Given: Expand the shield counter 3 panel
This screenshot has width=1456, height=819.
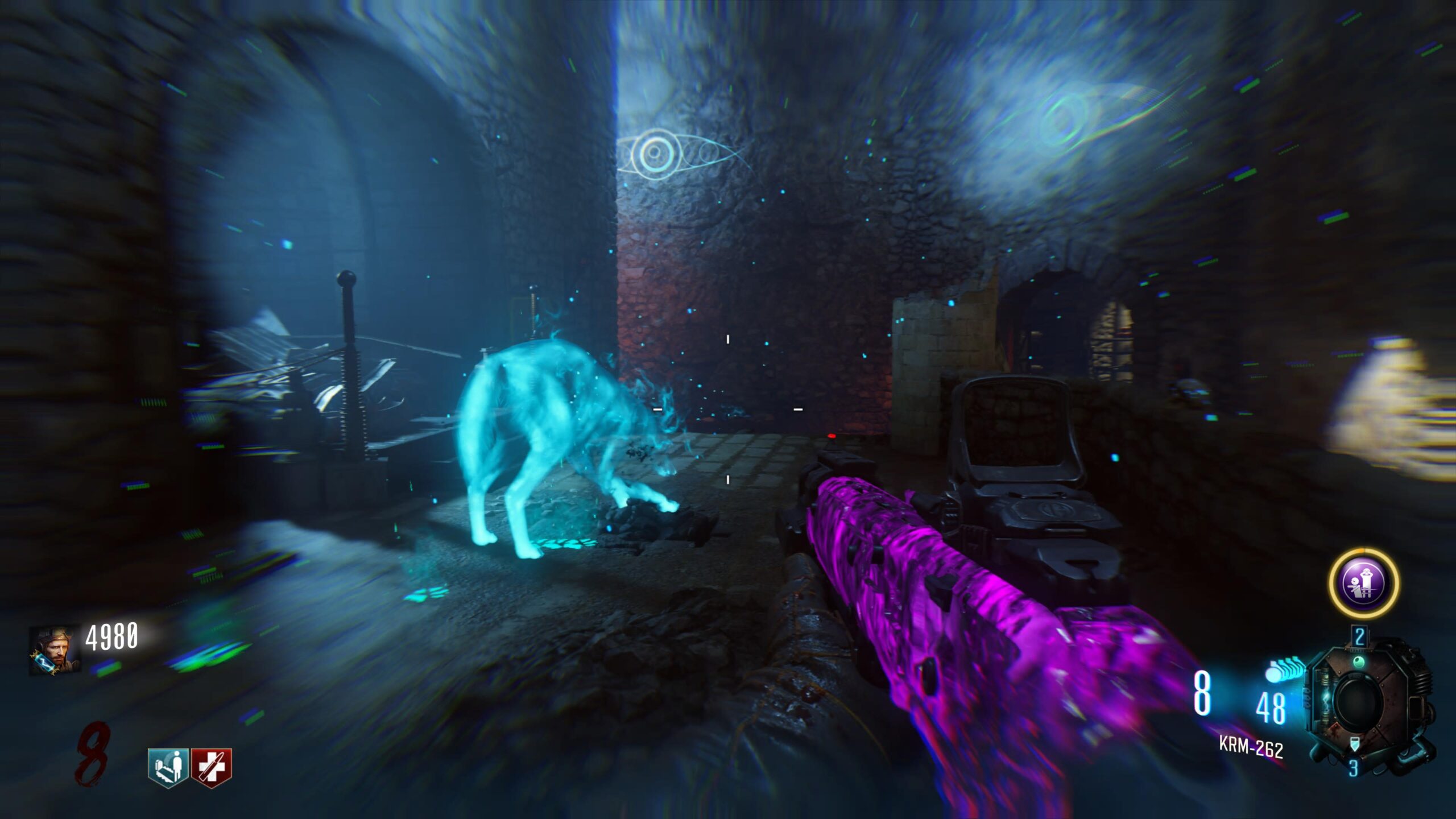Looking at the screenshot, I should (x=1354, y=766).
